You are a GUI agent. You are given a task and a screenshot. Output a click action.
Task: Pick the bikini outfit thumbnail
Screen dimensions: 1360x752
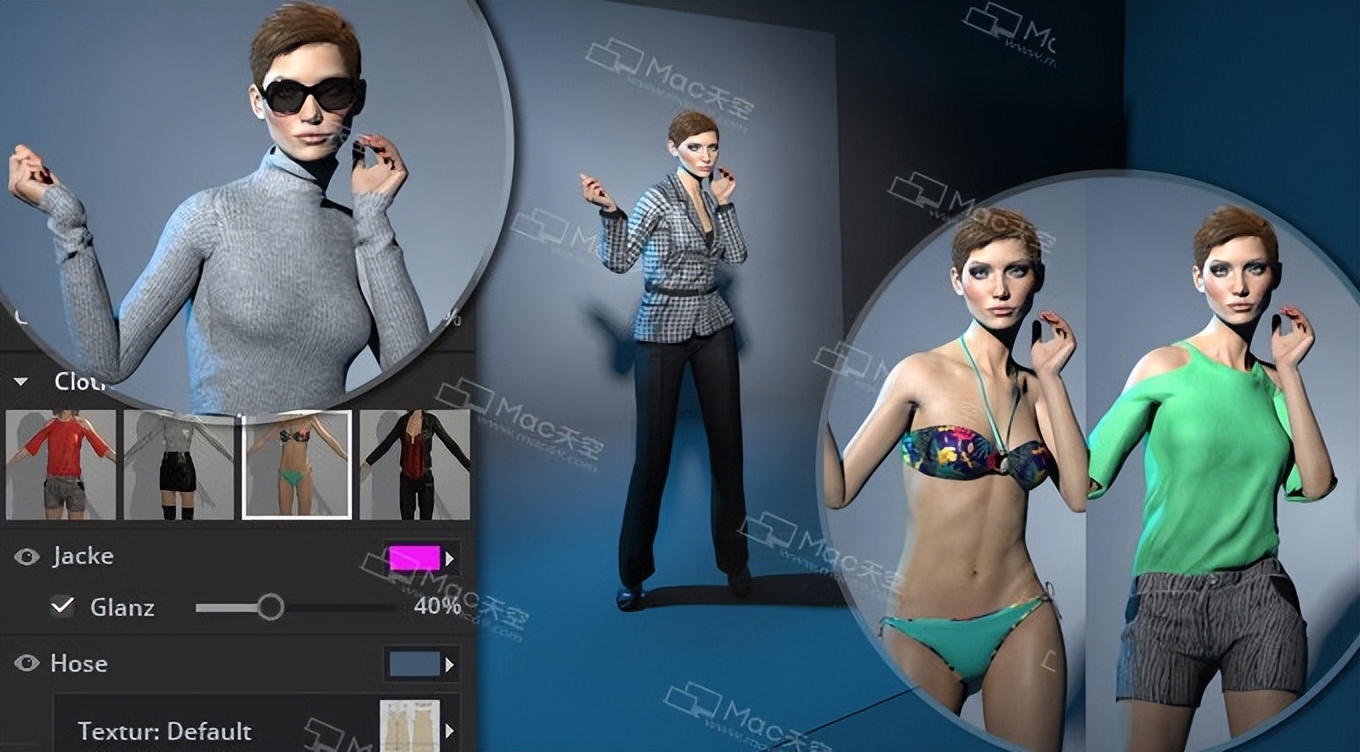click(x=297, y=464)
